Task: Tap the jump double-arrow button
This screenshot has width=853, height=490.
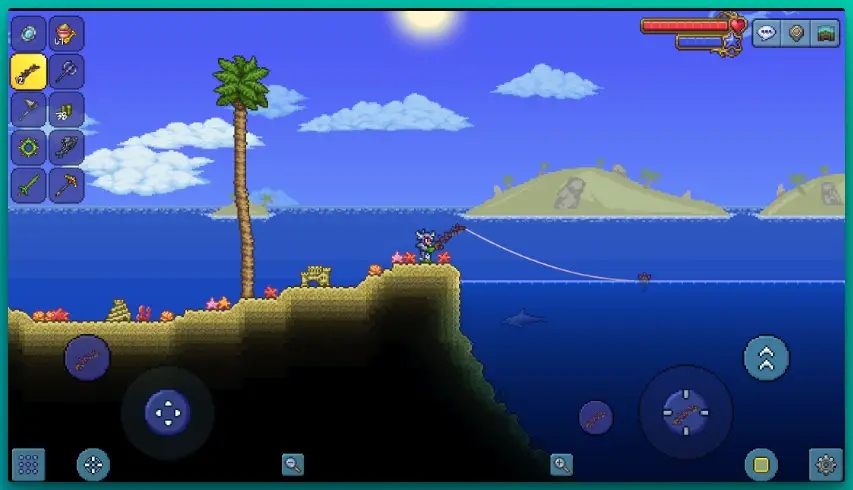Action: 767,358
